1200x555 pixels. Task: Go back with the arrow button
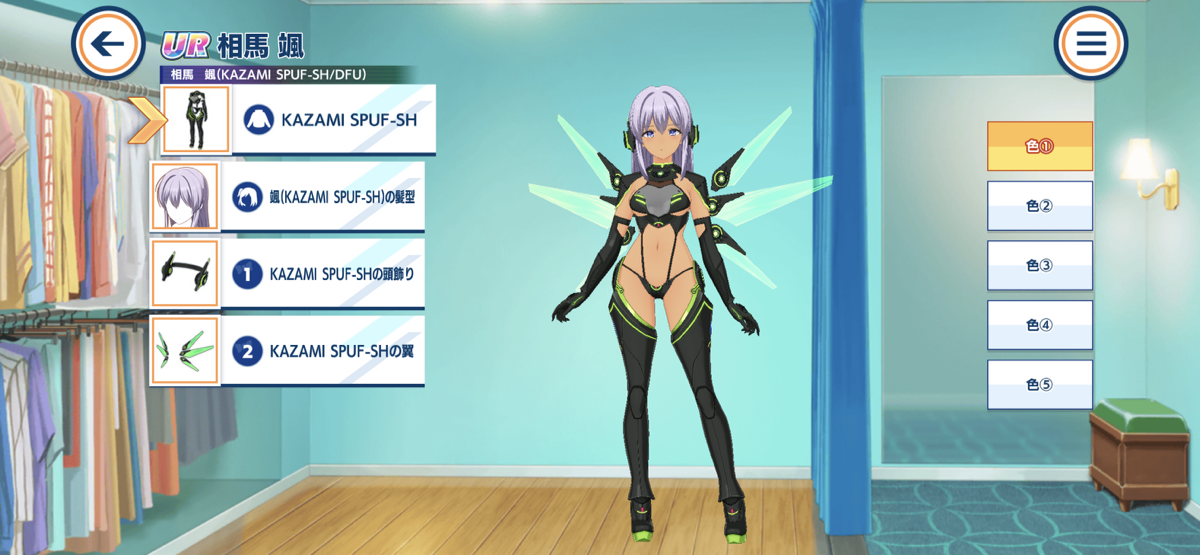(108, 44)
